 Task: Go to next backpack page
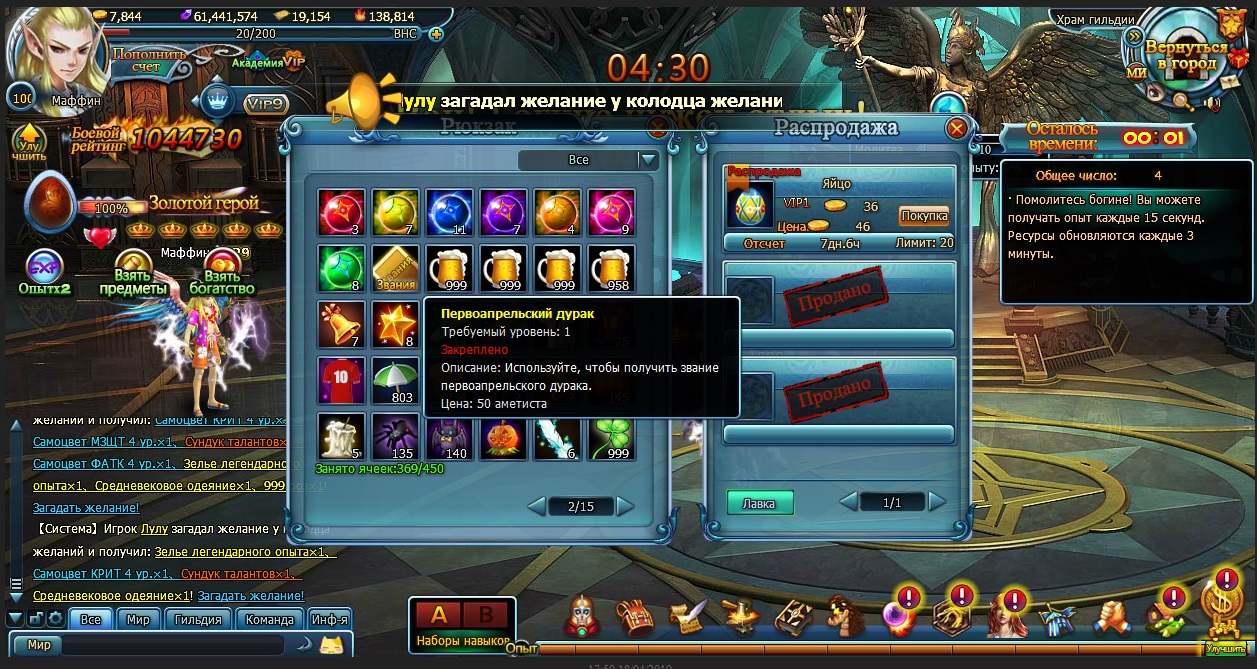pos(625,506)
